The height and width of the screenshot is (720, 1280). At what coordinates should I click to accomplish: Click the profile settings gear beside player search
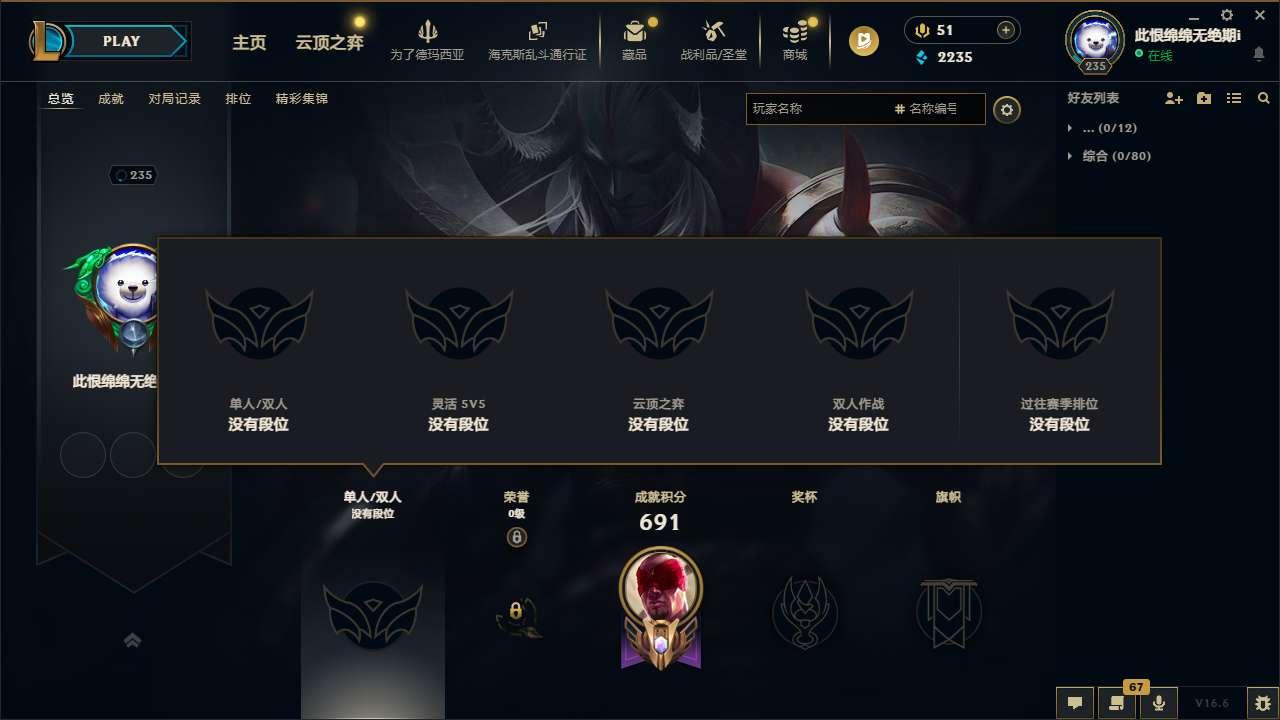coord(1007,110)
